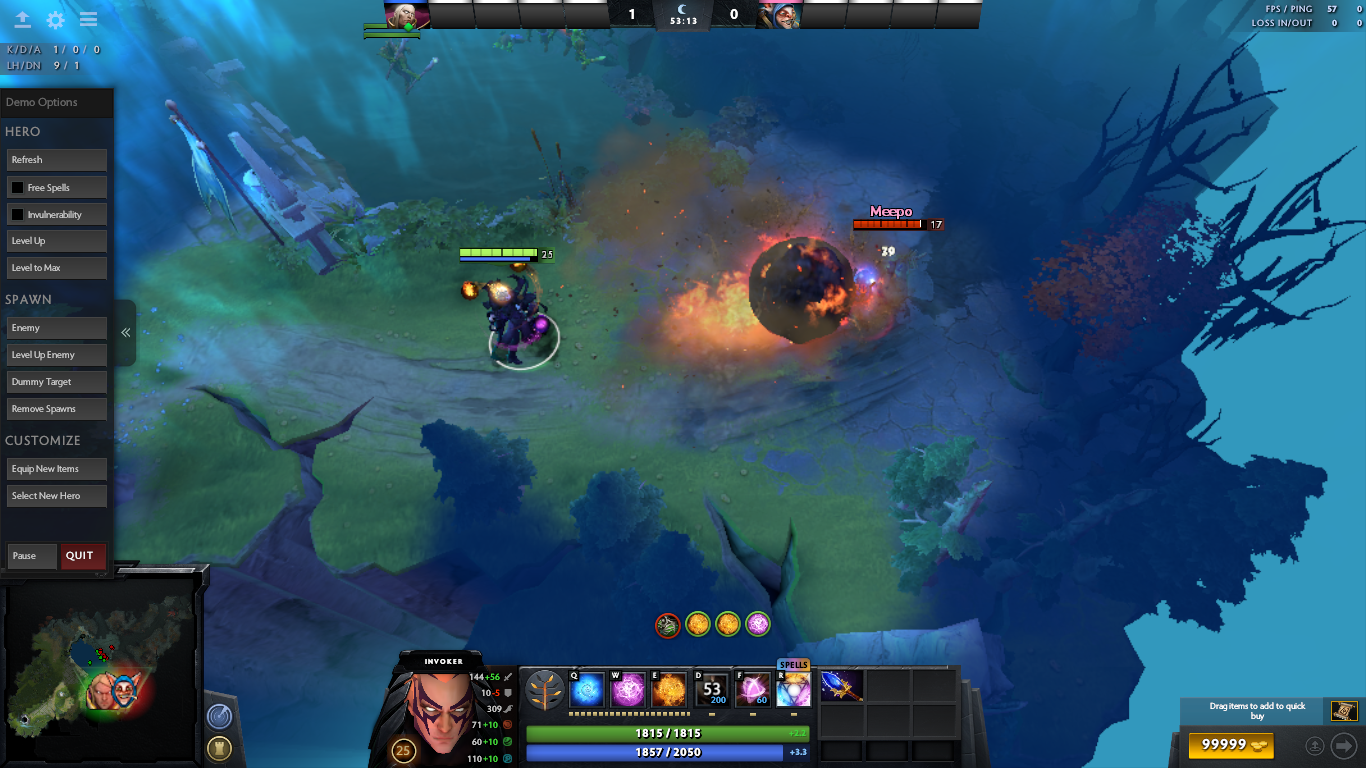
Task: Select the Aghanim's Scepter in inventory
Action: pyautogui.click(x=840, y=686)
